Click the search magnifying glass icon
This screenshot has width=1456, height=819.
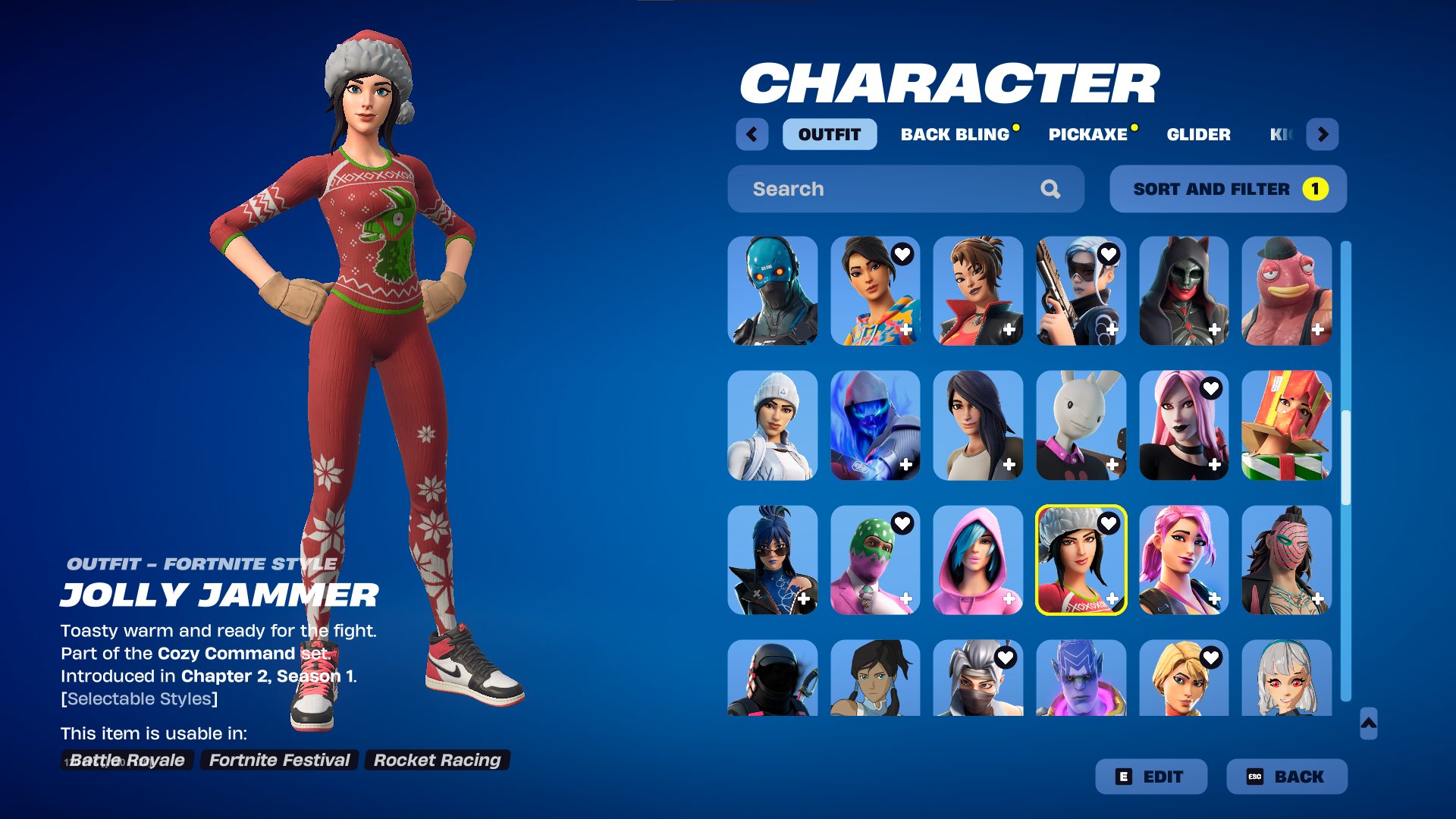(1052, 189)
